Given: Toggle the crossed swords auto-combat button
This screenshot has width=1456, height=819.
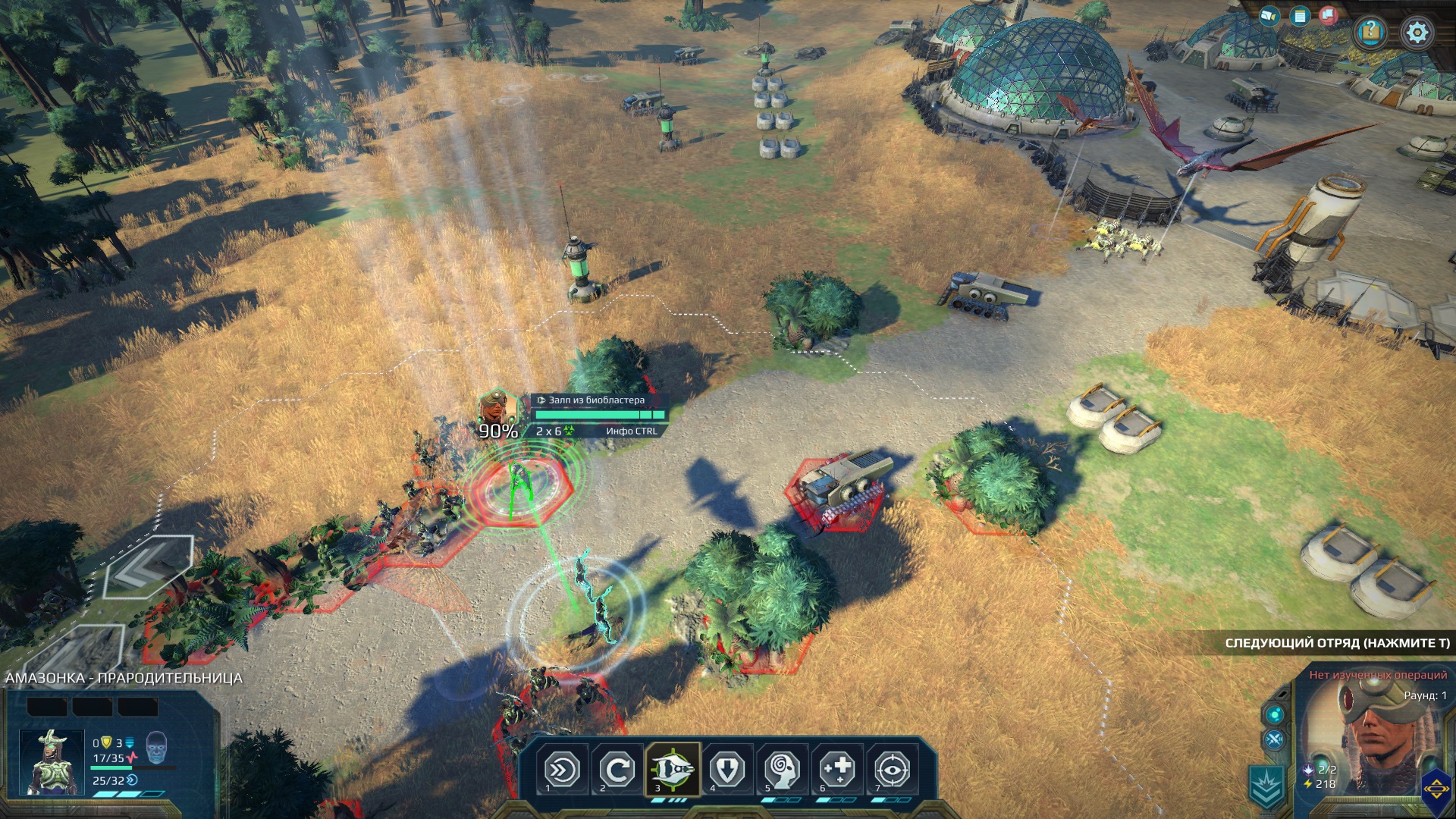Looking at the screenshot, I should 1274,740.
